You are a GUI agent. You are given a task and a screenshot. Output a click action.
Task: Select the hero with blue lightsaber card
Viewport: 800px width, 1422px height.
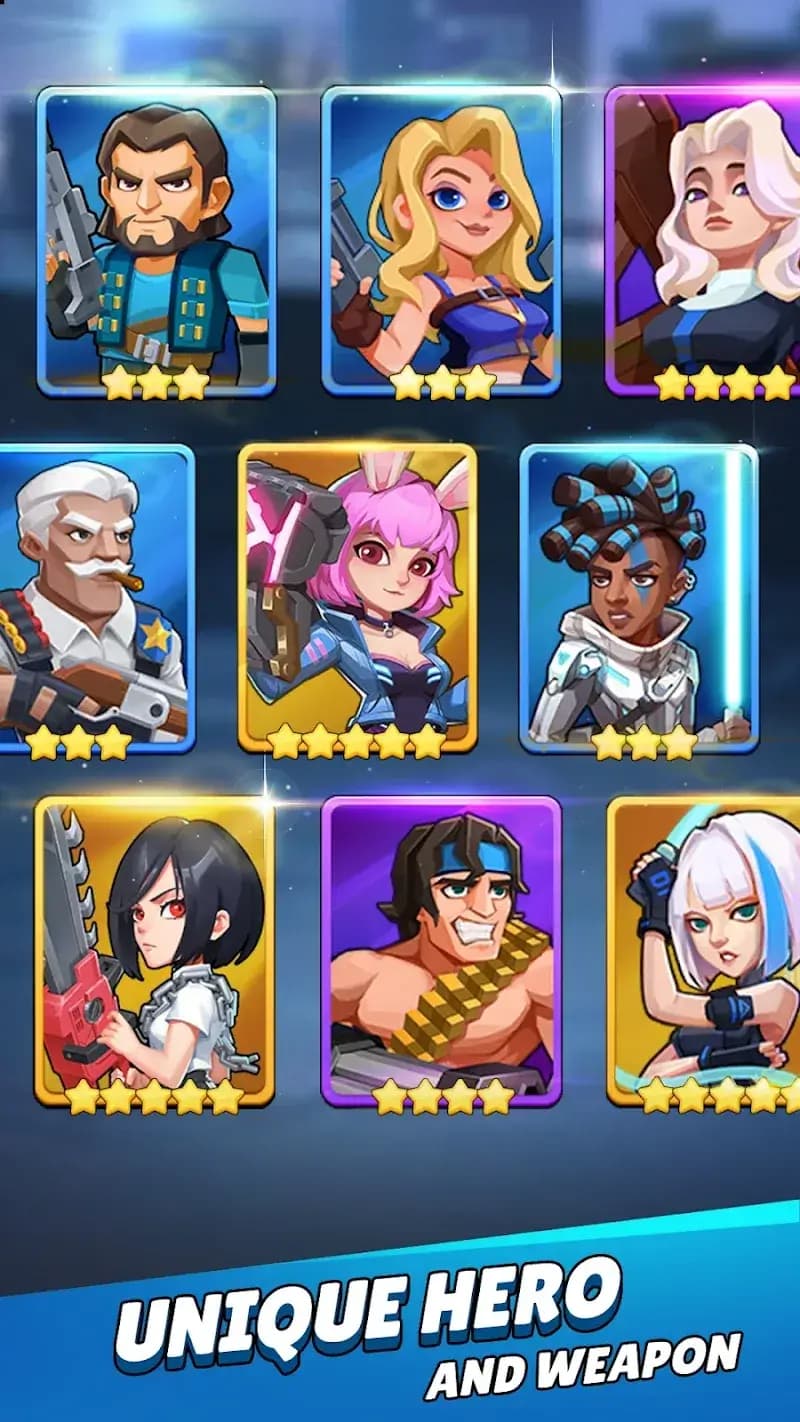point(638,598)
